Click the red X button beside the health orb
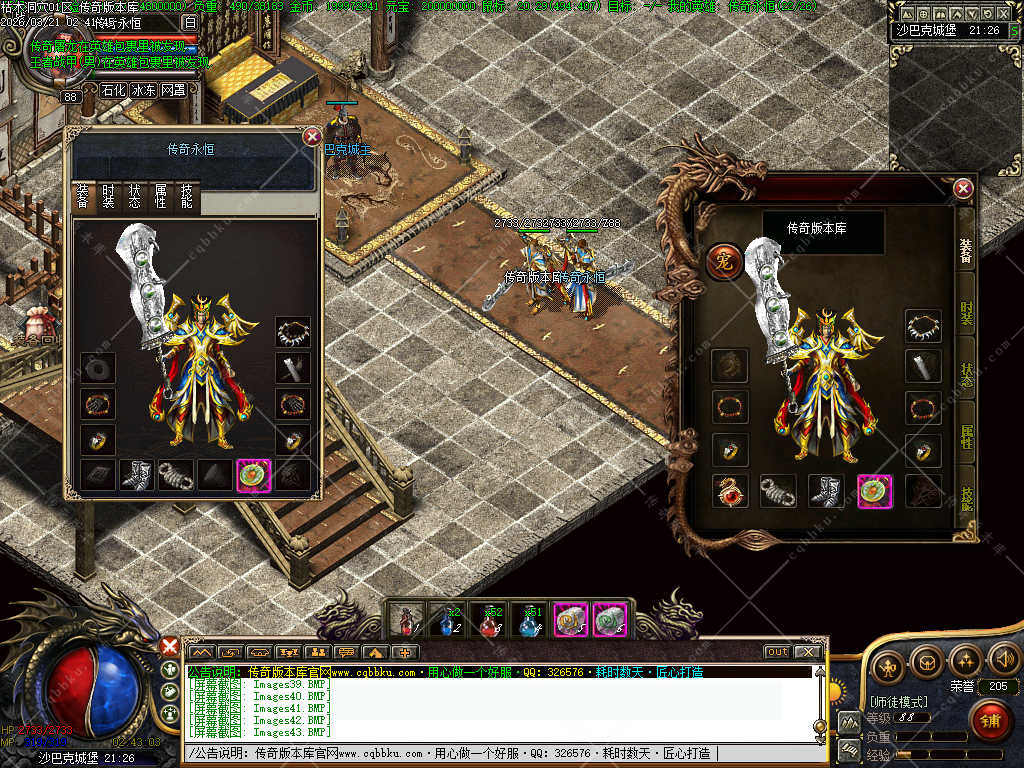Image resolution: width=1024 pixels, height=768 pixels. (x=170, y=647)
